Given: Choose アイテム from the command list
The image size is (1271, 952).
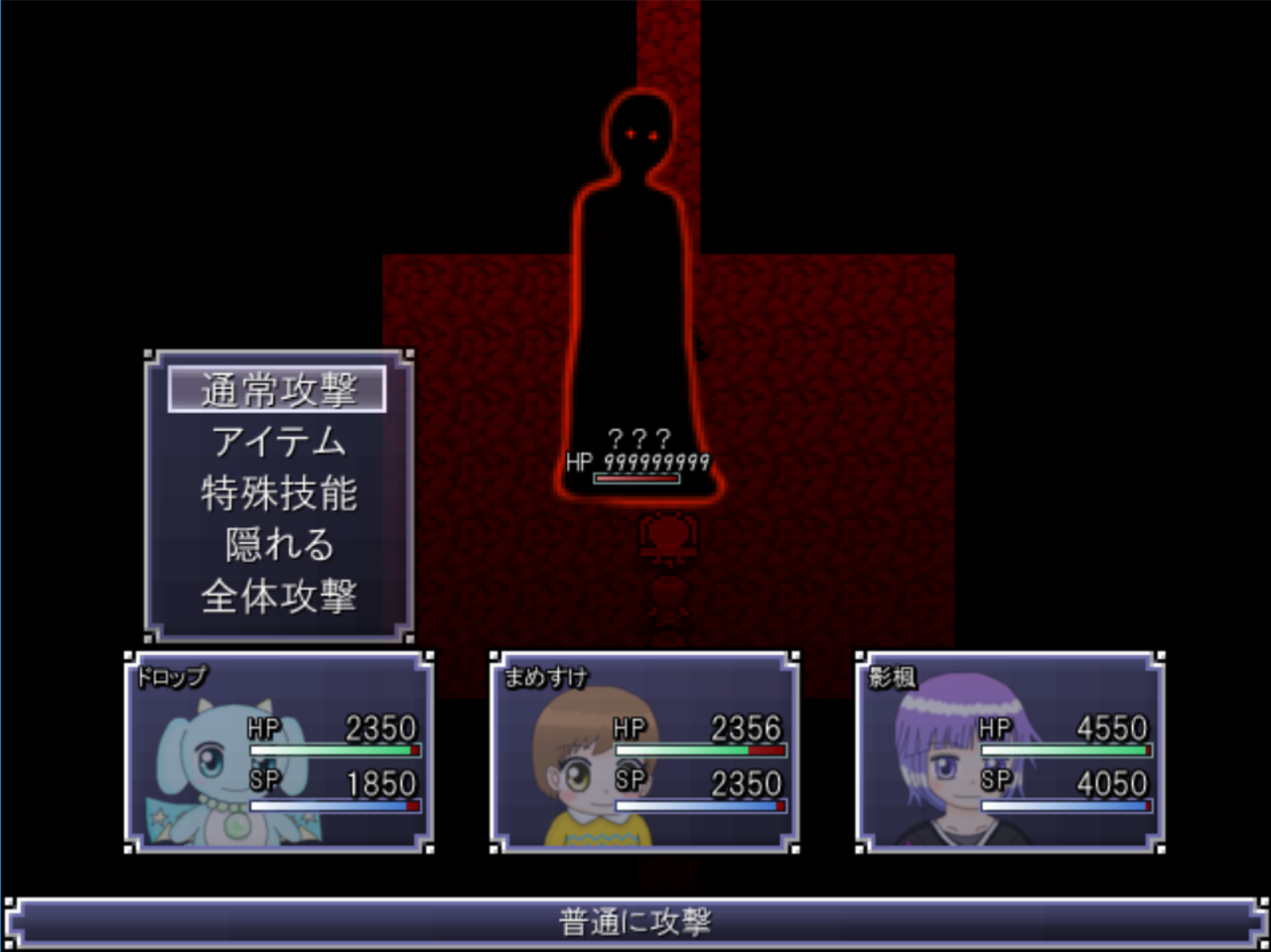Looking at the screenshot, I should tap(278, 442).
